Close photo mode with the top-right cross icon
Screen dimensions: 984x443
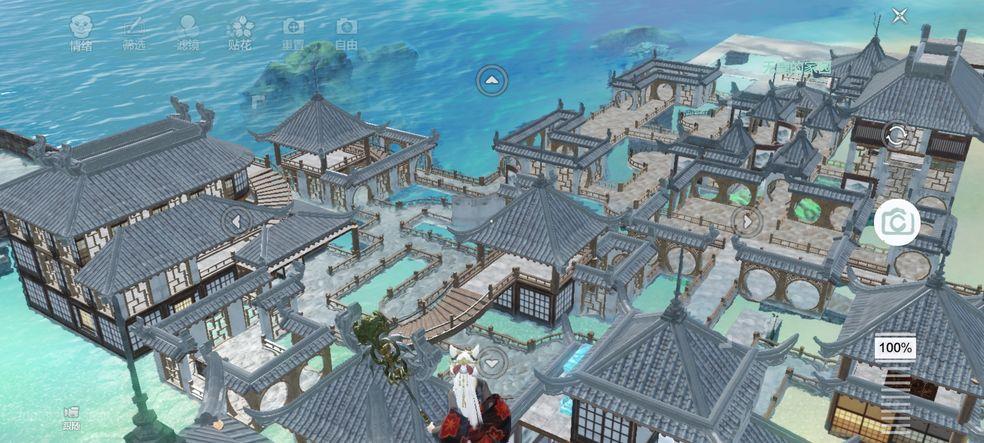coord(900,16)
